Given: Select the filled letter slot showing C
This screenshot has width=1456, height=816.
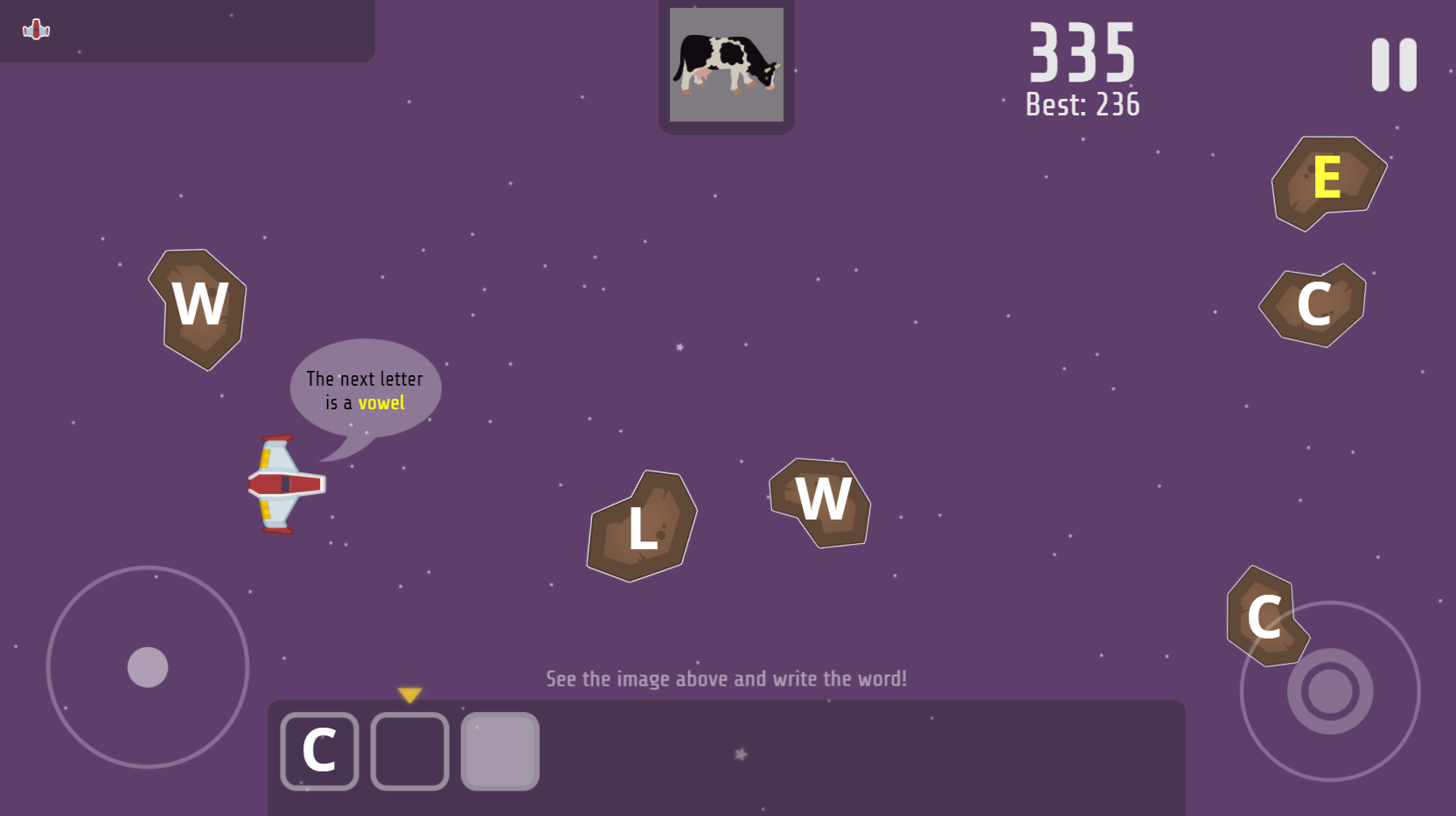Looking at the screenshot, I should [319, 750].
